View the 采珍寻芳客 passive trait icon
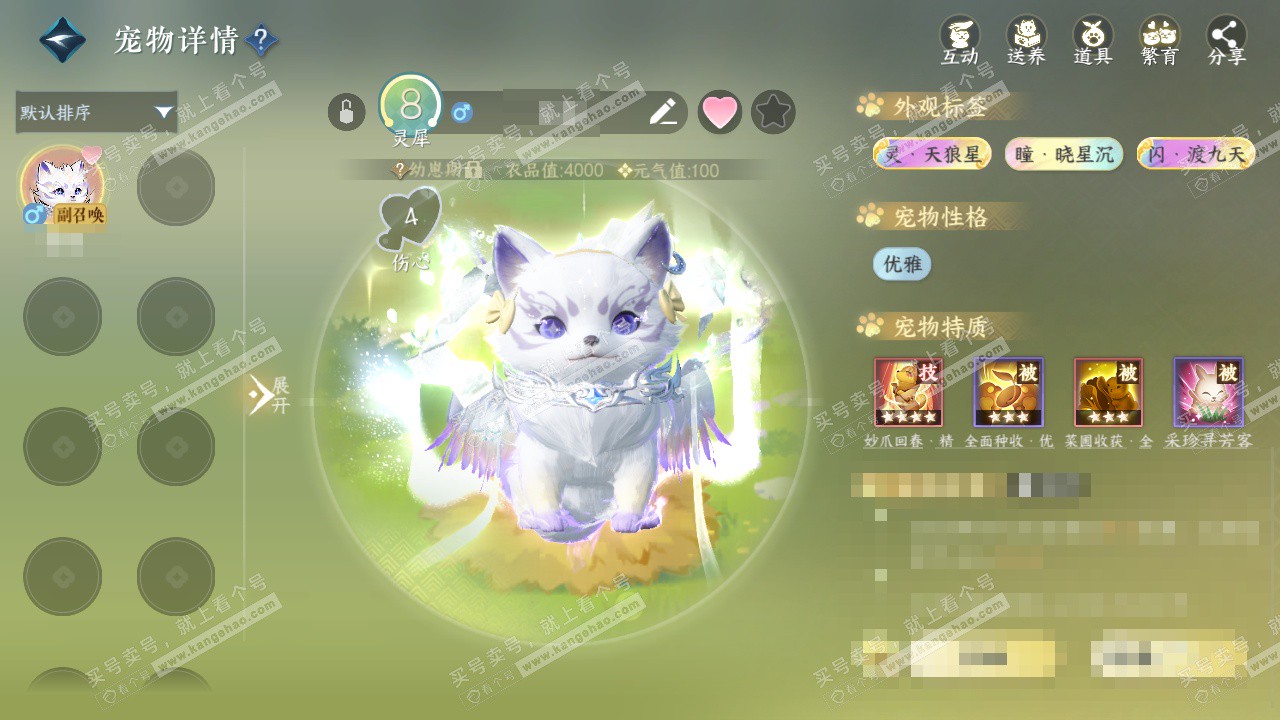 pos(1208,392)
